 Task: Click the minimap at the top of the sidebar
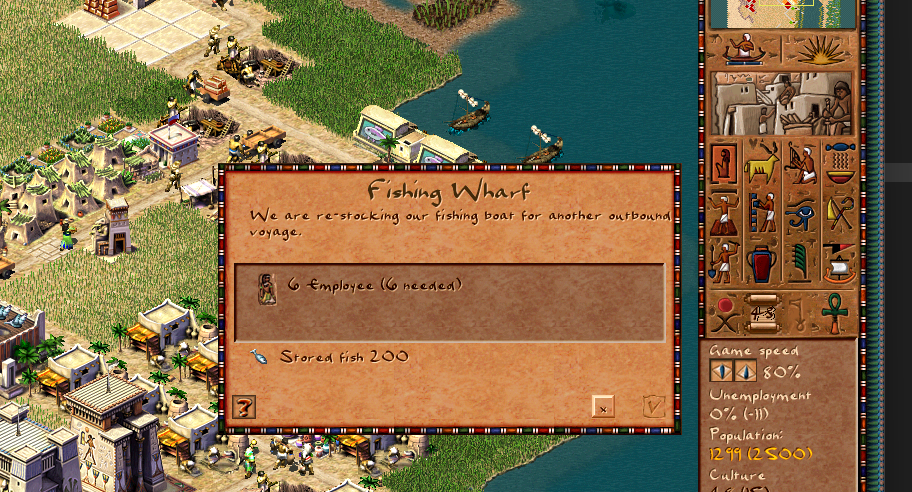[x=782, y=14]
